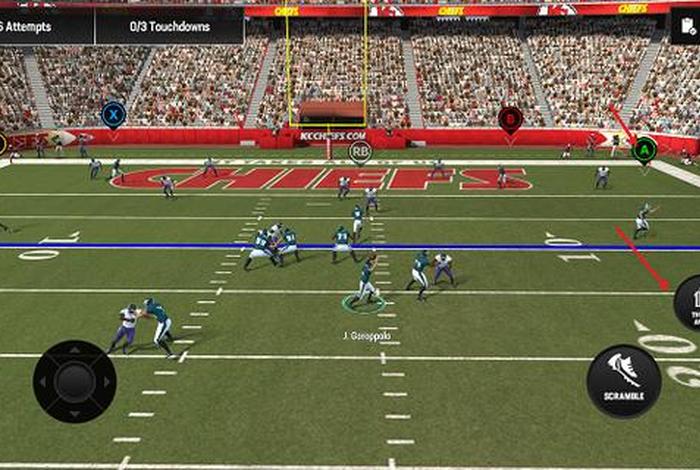700x470 pixels.
Task: Tap the virtual movement joystick
Action: pyautogui.click(x=74, y=381)
